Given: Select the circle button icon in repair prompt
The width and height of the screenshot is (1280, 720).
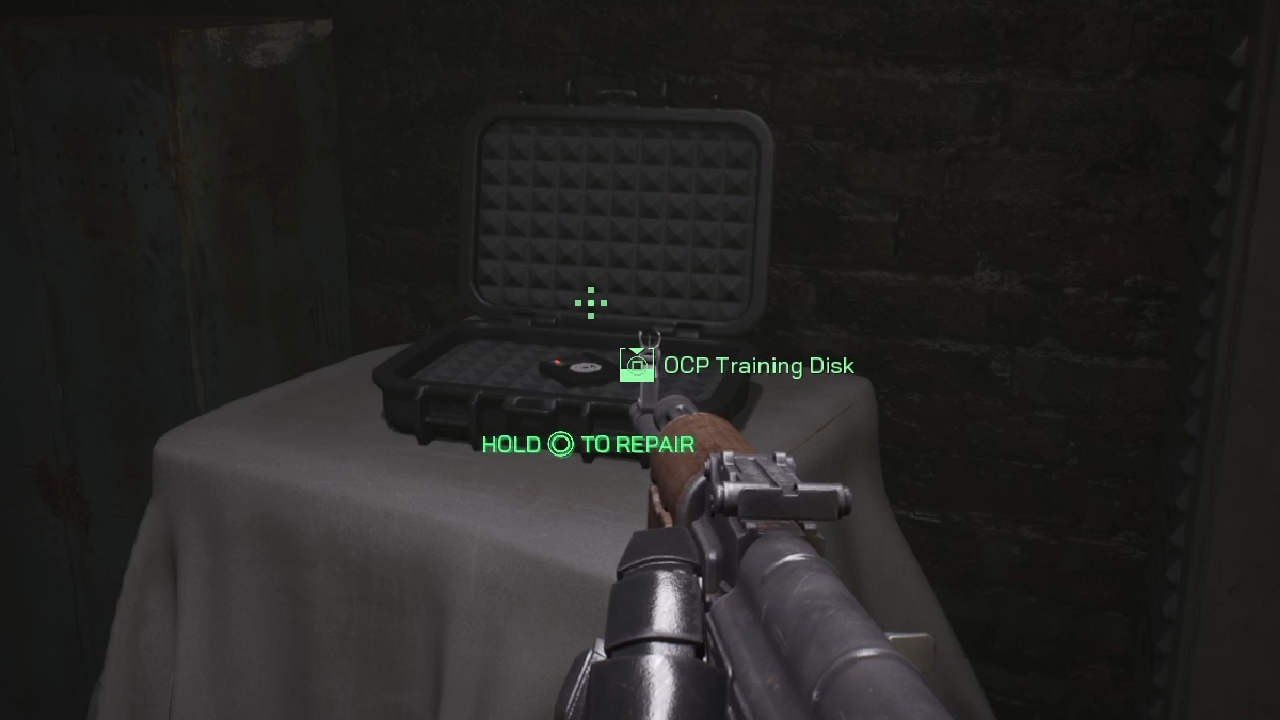Looking at the screenshot, I should pos(560,444).
